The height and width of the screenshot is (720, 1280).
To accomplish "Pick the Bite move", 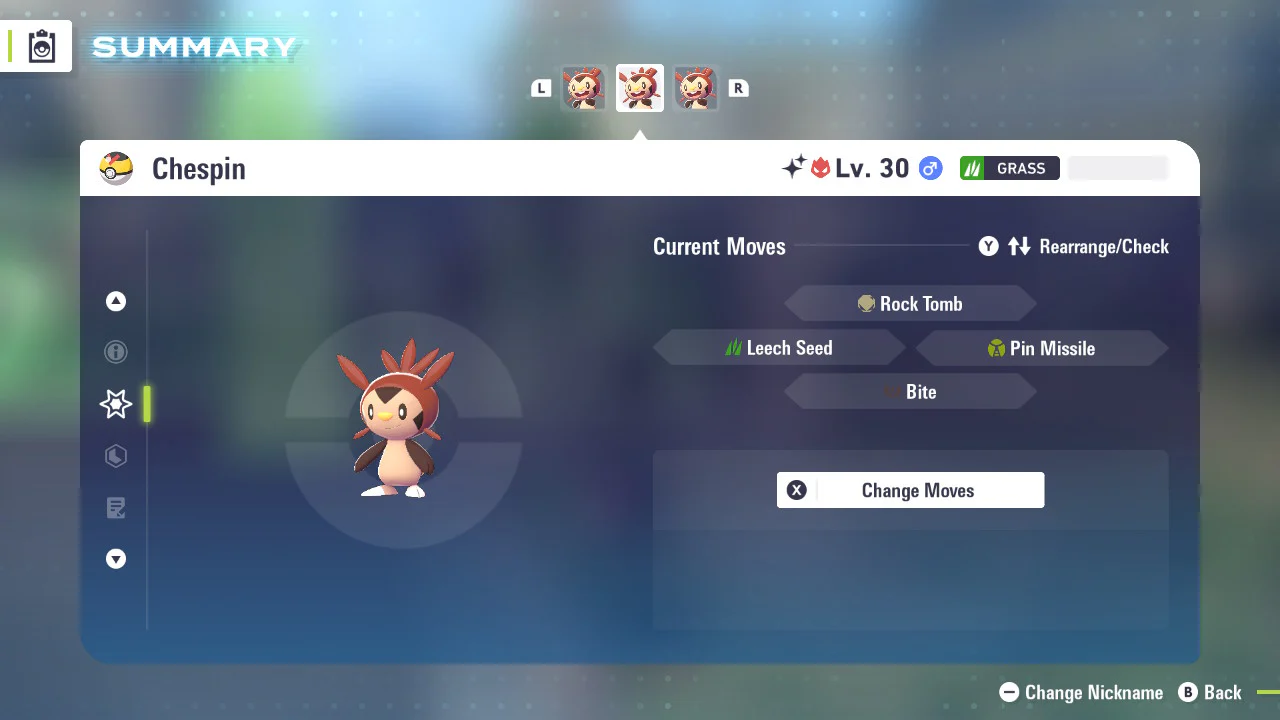I will pyautogui.click(x=910, y=392).
